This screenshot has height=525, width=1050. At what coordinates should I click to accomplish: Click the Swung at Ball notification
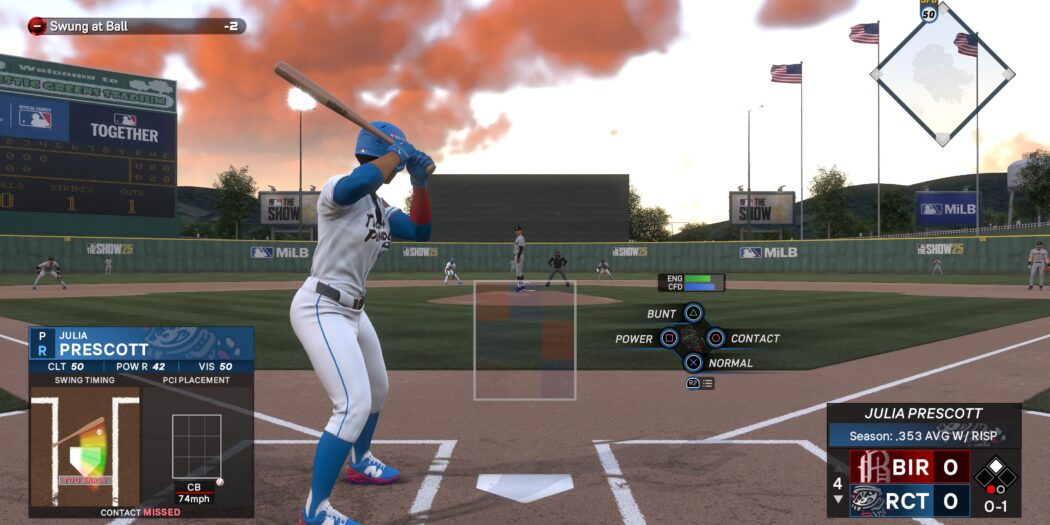137,26
